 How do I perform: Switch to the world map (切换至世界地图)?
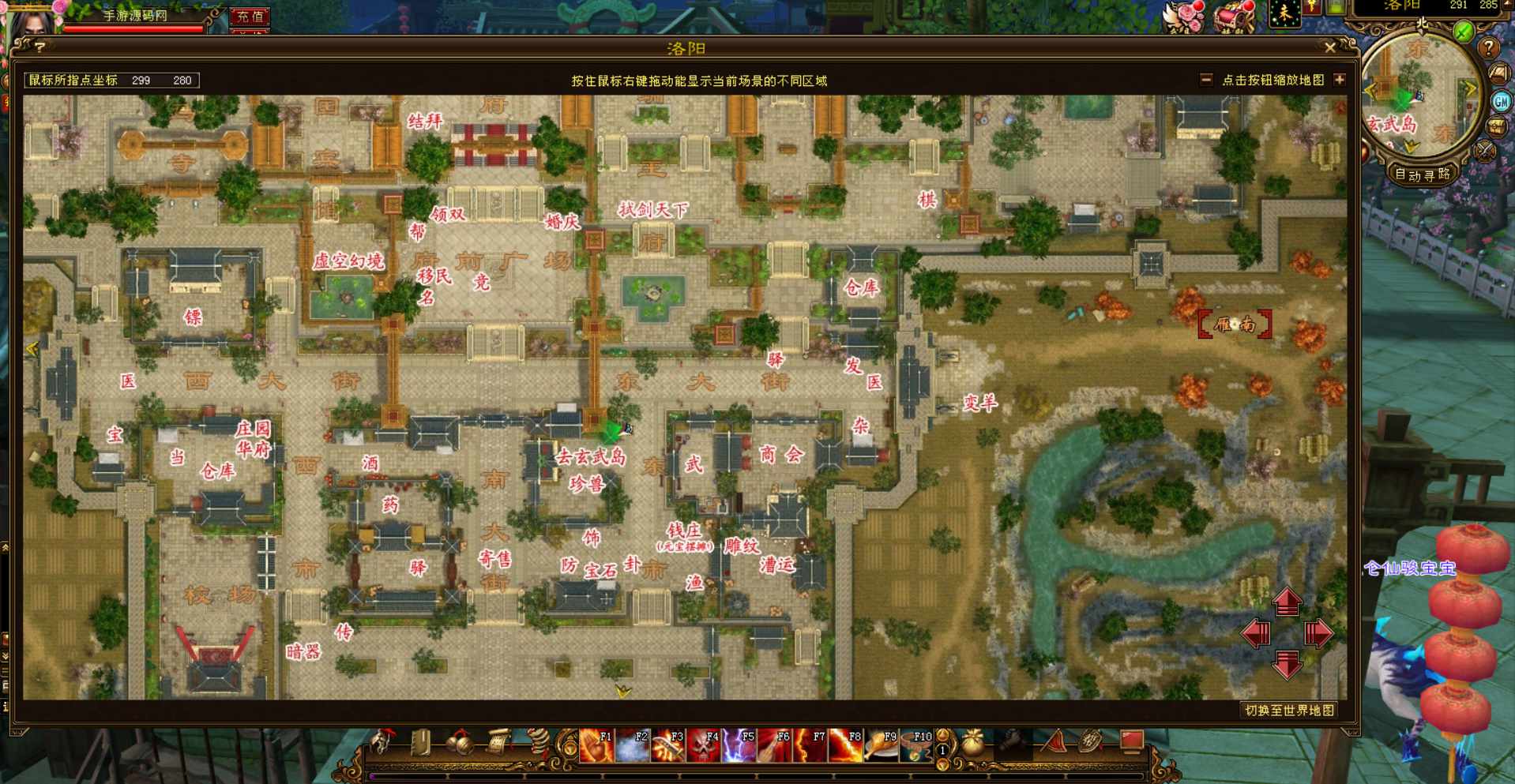1289,711
